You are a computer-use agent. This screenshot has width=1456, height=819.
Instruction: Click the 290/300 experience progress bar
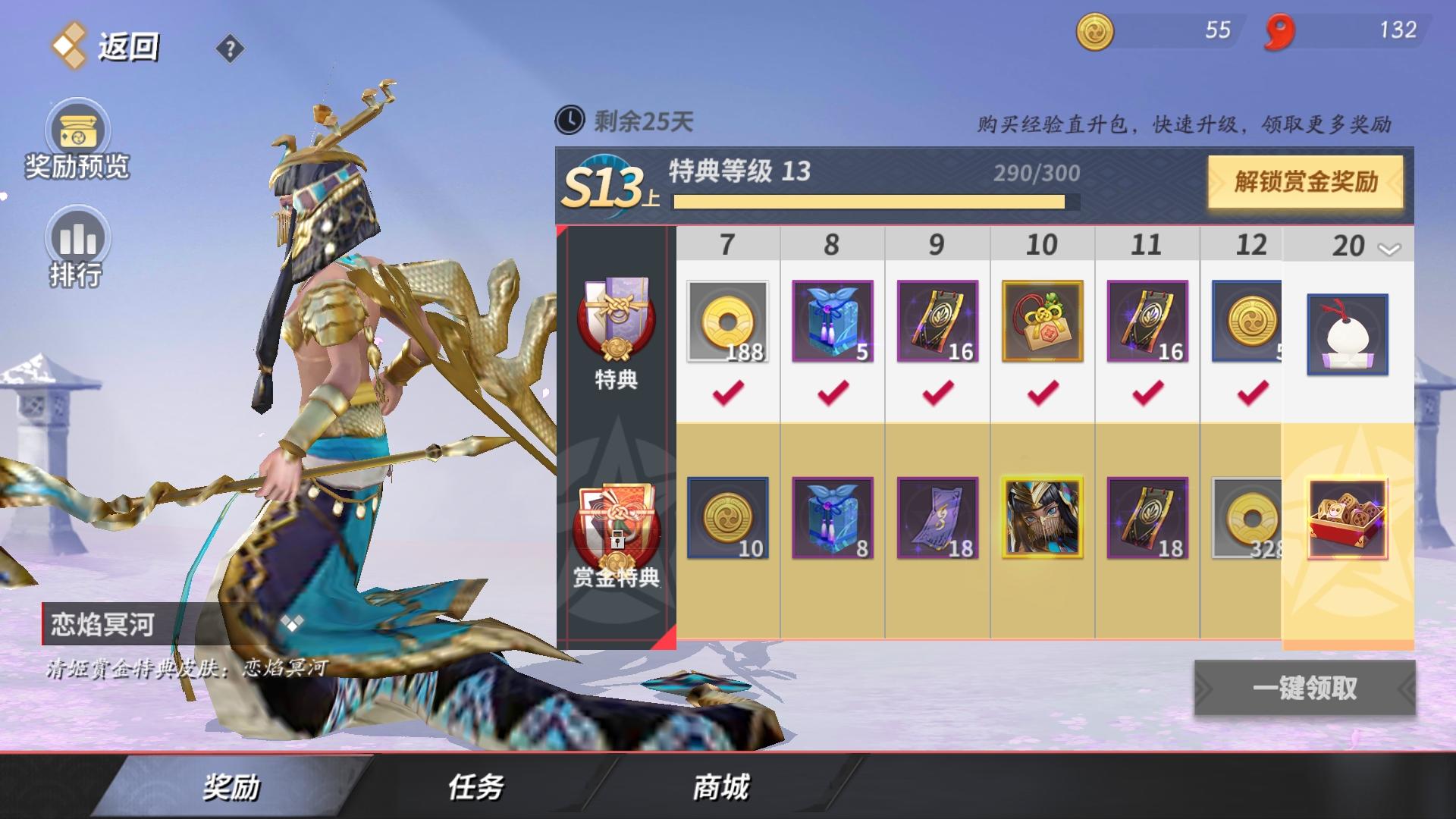click(872, 203)
